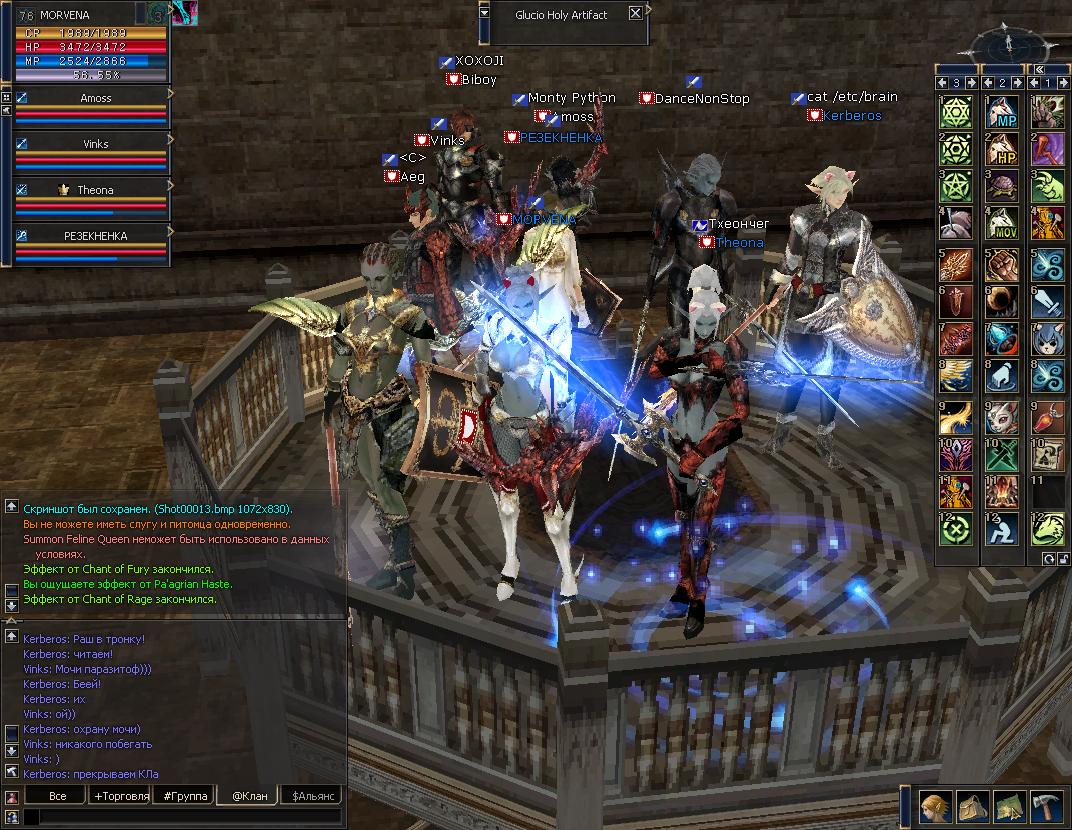Use the turtle icon skill

tap(1003, 186)
